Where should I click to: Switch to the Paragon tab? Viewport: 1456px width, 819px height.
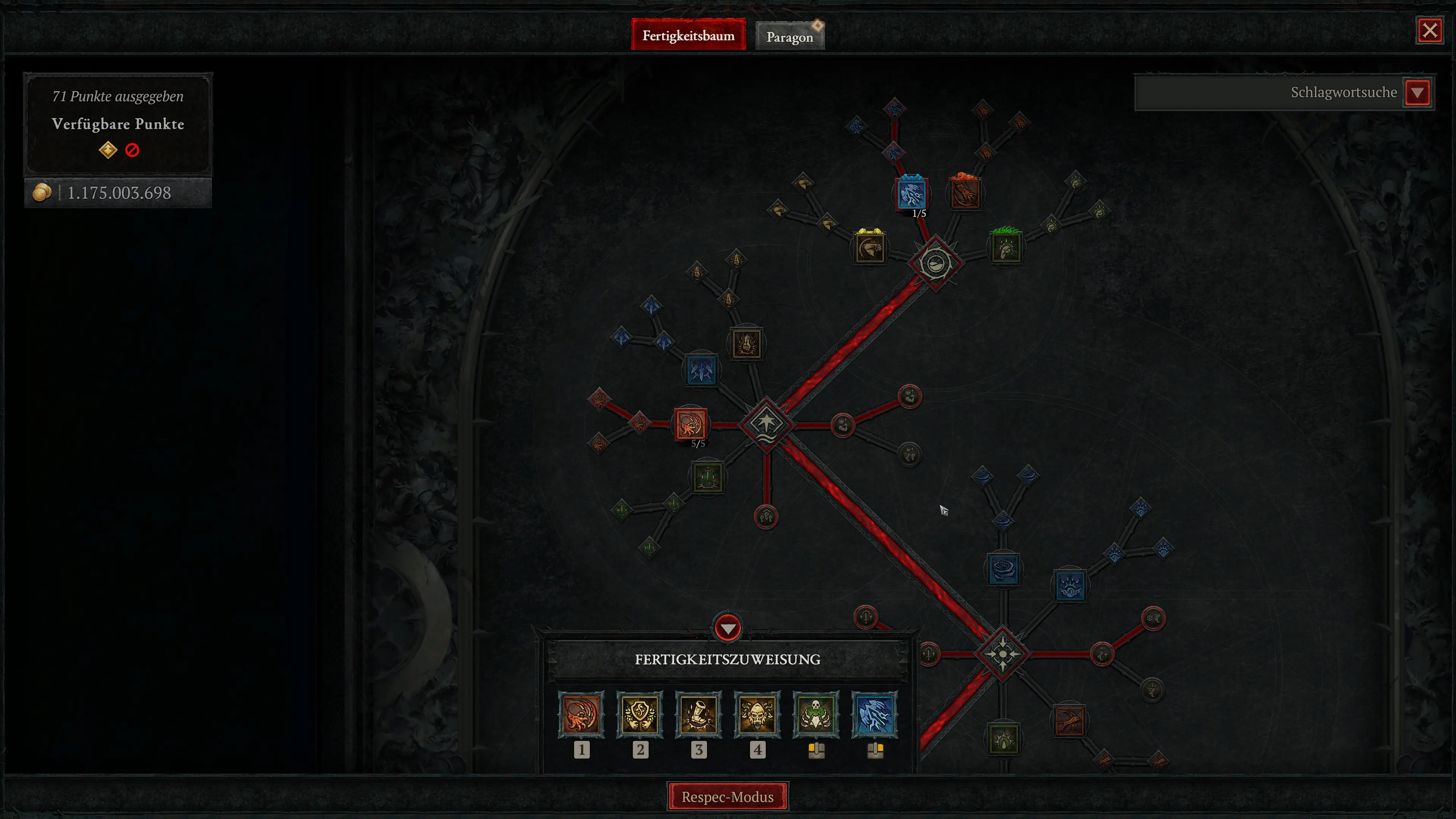pos(789,37)
